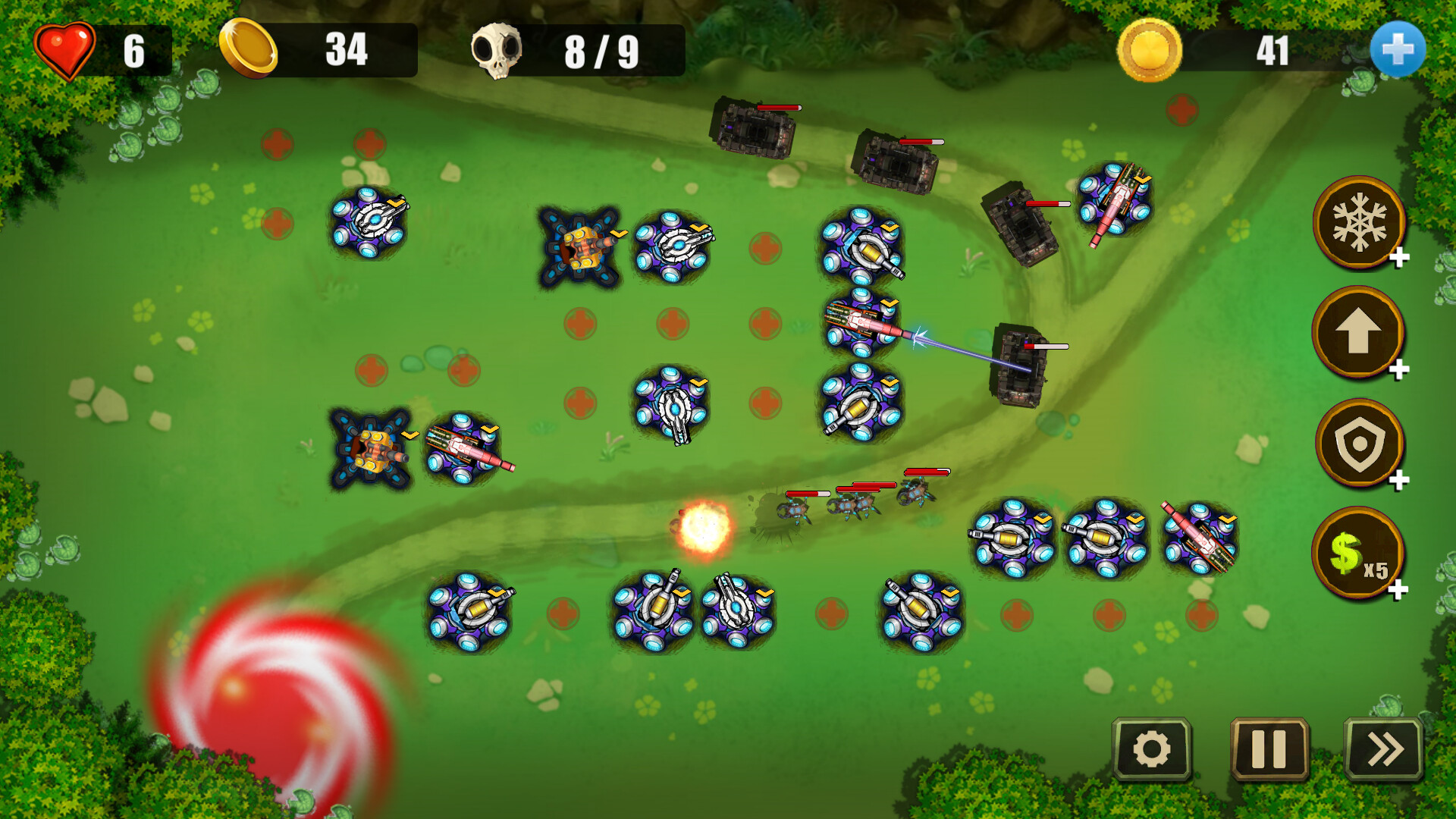The height and width of the screenshot is (819, 1456).
Task: Select the orange turret in the spiked base
Action: [580, 246]
